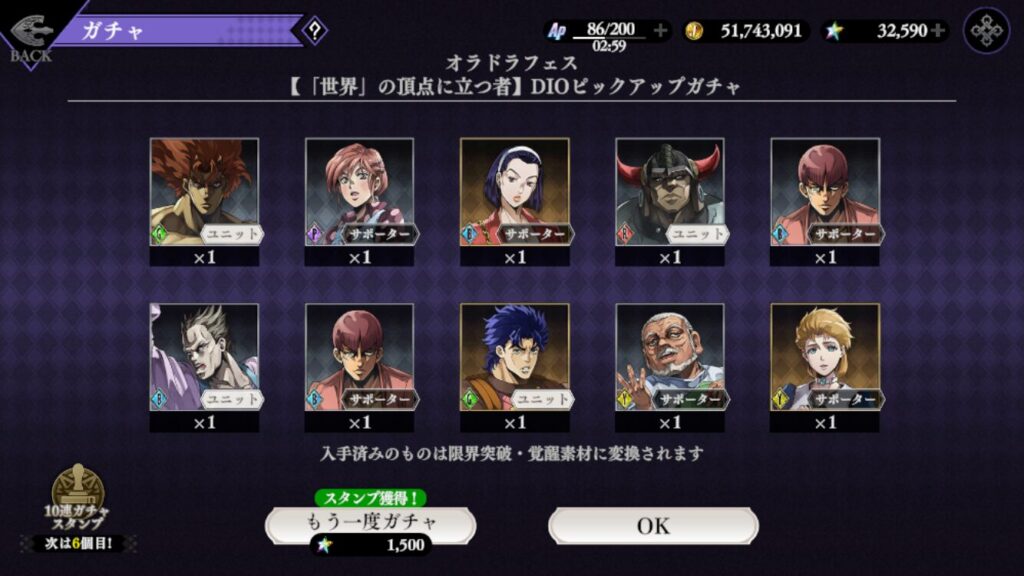The image size is (1024, 576).
Task: Add AP with the plus button
Action: tap(660, 30)
